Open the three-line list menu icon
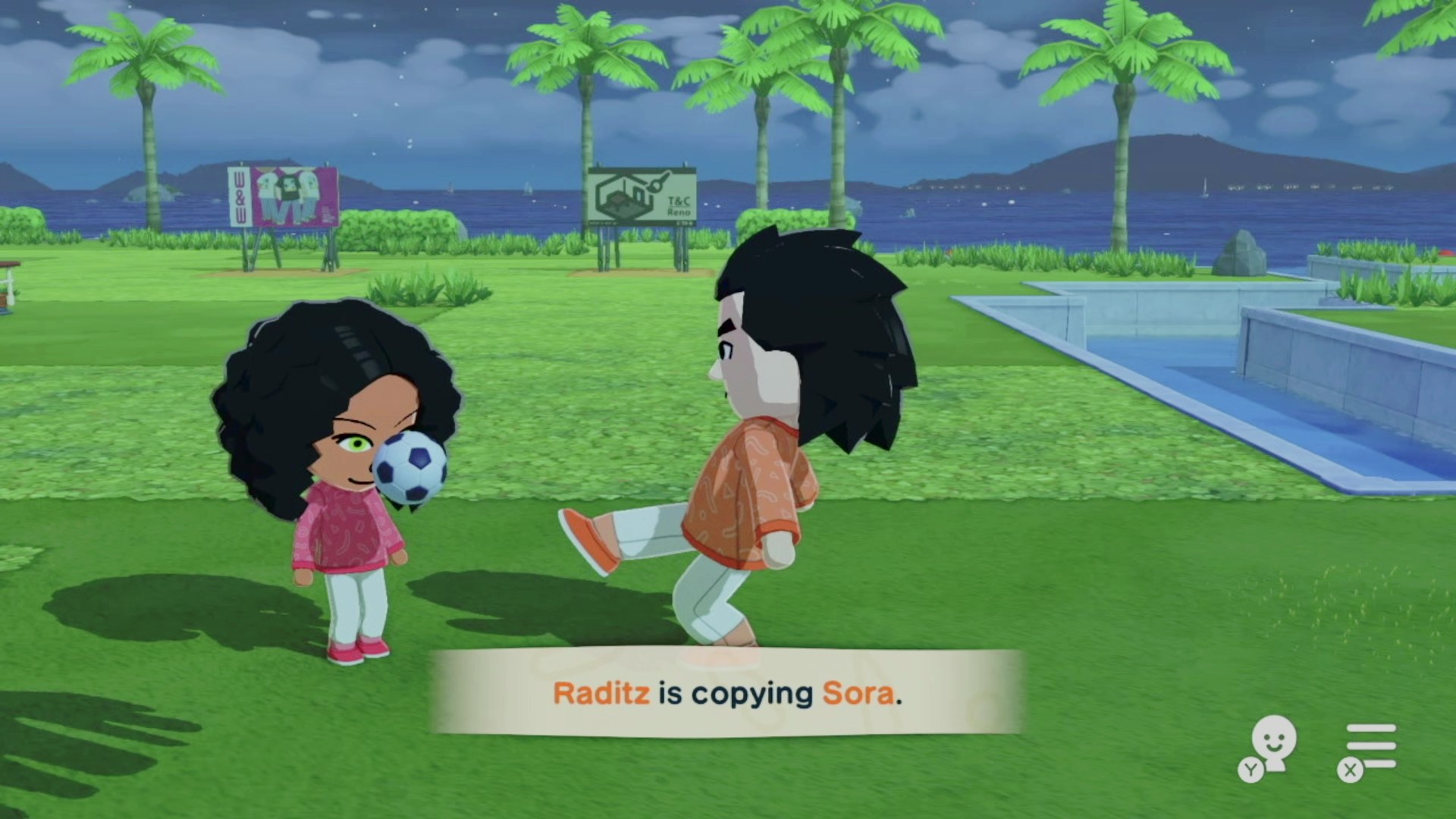This screenshot has height=819, width=1456. coord(1370,746)
